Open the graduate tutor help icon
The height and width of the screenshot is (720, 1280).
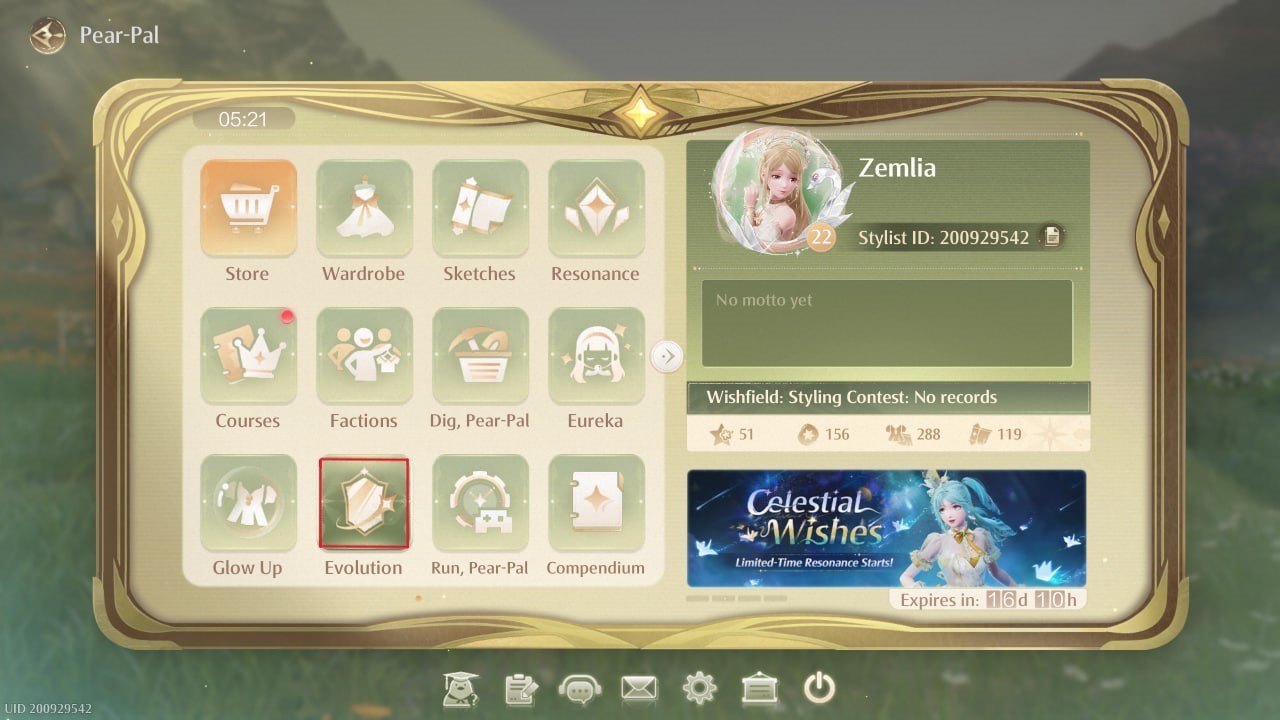459,688
